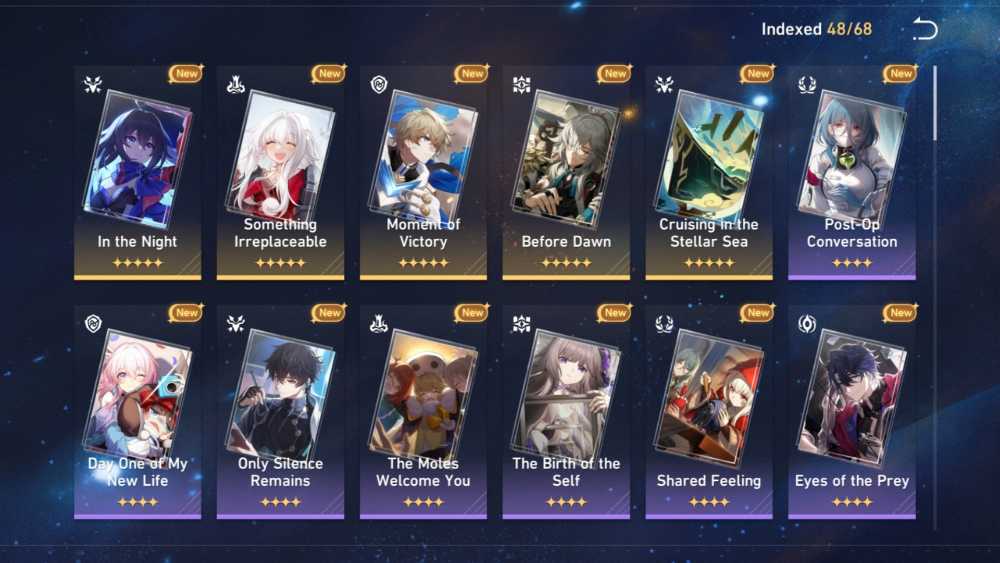1000x563 pixels.
Task: Choose the Moment of Victory light cone
Action: pyautogui.click(x=423, y=172)
